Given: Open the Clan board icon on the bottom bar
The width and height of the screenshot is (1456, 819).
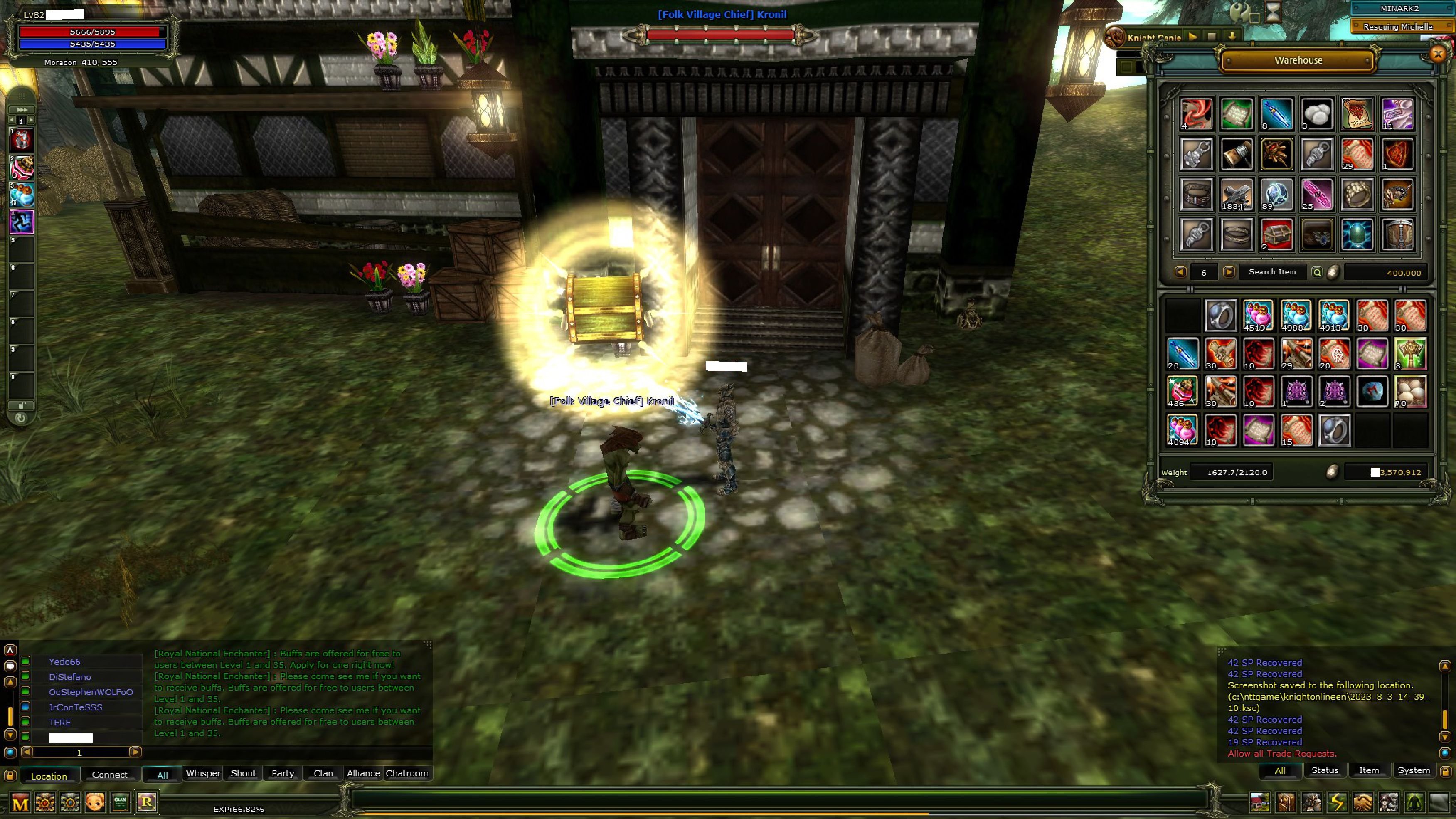Looking at the screenshot, I should [120, 803].
